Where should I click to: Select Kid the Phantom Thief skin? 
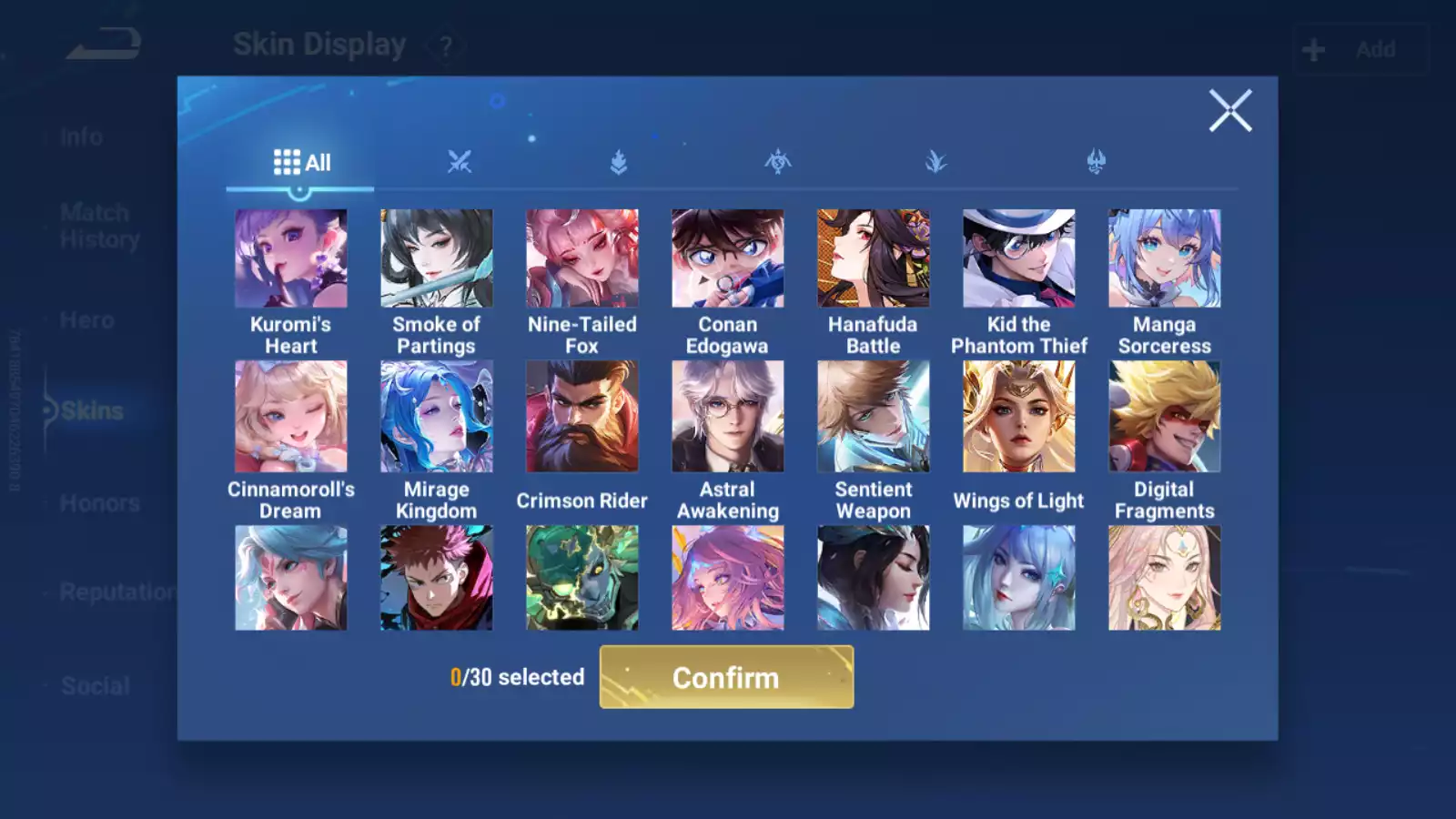click(x=1018, y=258)
